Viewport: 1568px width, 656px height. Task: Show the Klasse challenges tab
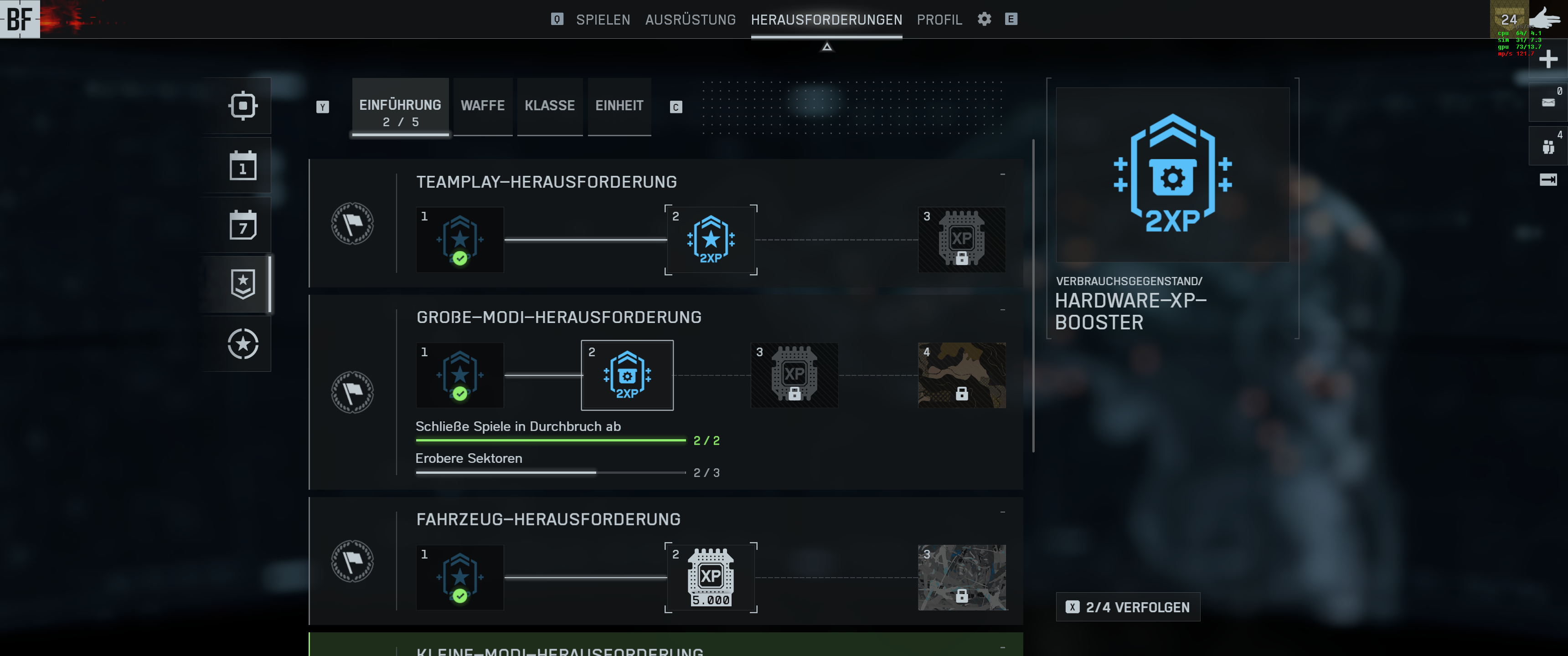click(550, 105)
